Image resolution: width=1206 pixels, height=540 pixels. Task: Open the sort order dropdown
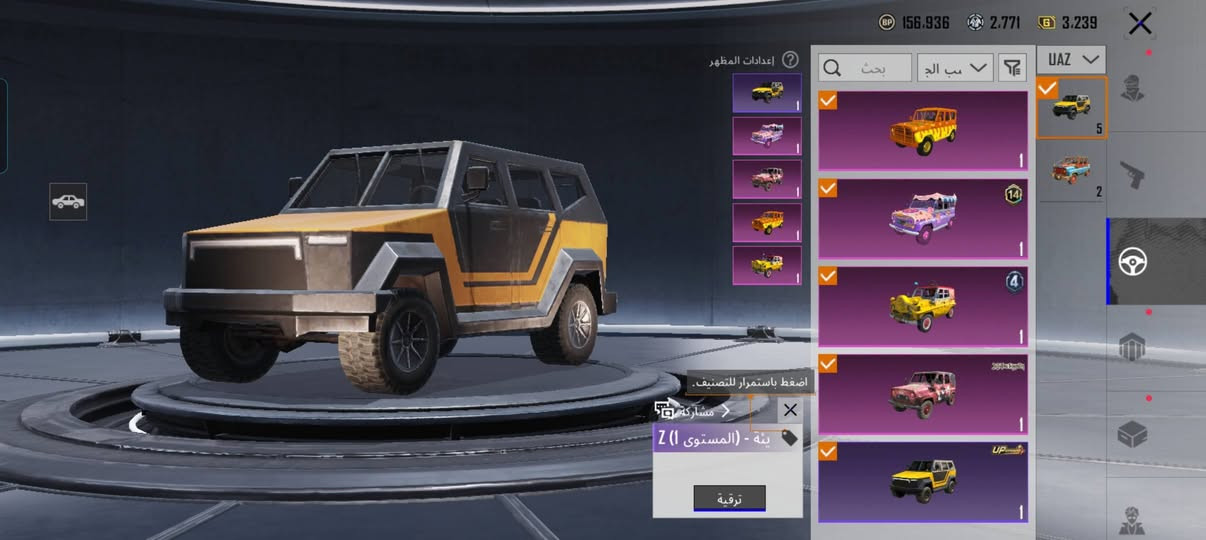955,68
